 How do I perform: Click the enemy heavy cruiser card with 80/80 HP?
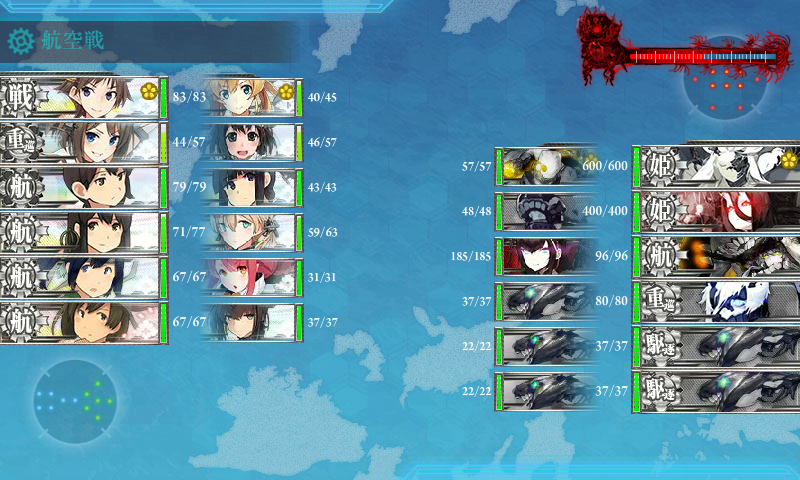[715, 300]
